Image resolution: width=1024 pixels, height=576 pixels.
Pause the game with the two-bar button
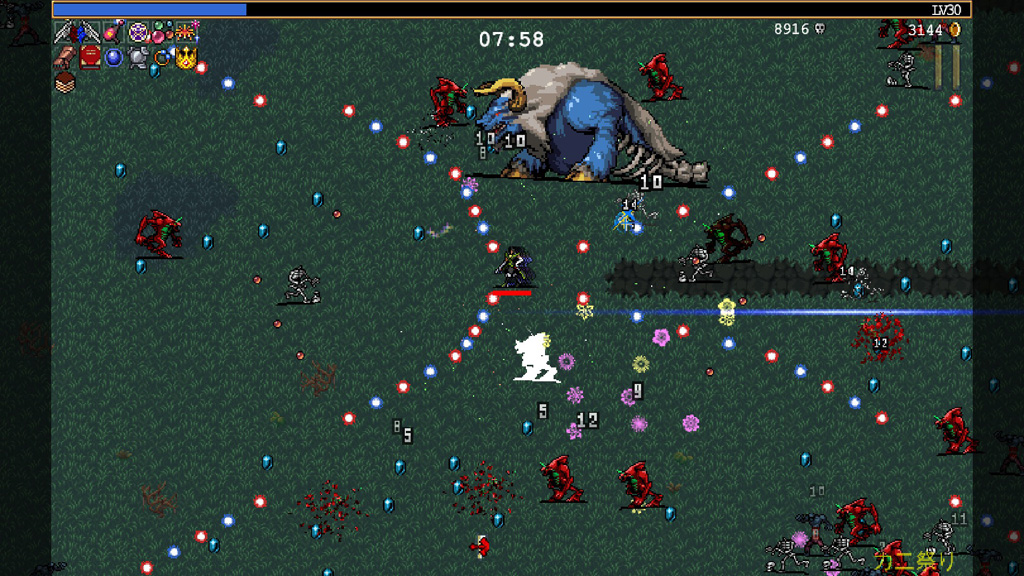[946, 66]
